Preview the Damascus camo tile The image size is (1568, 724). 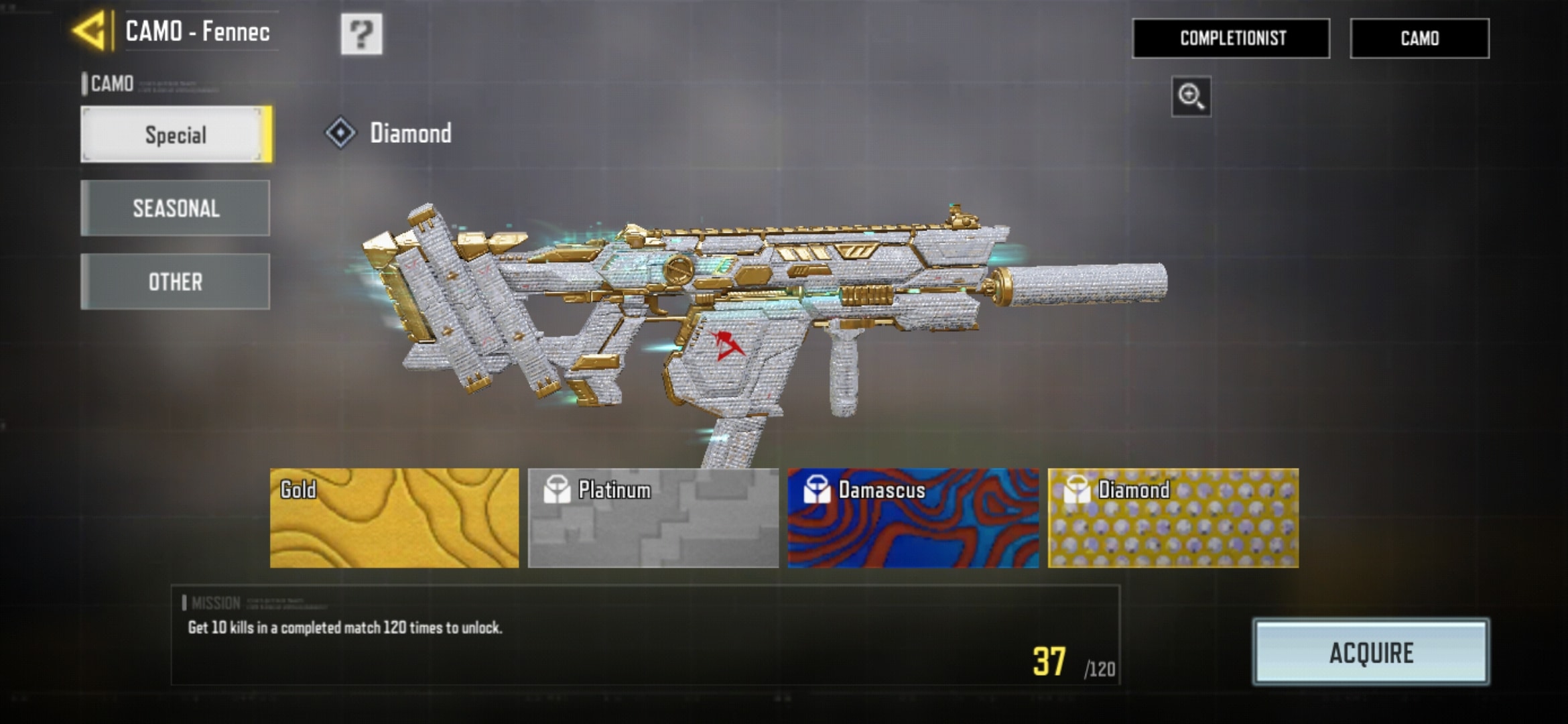(913, 518)
